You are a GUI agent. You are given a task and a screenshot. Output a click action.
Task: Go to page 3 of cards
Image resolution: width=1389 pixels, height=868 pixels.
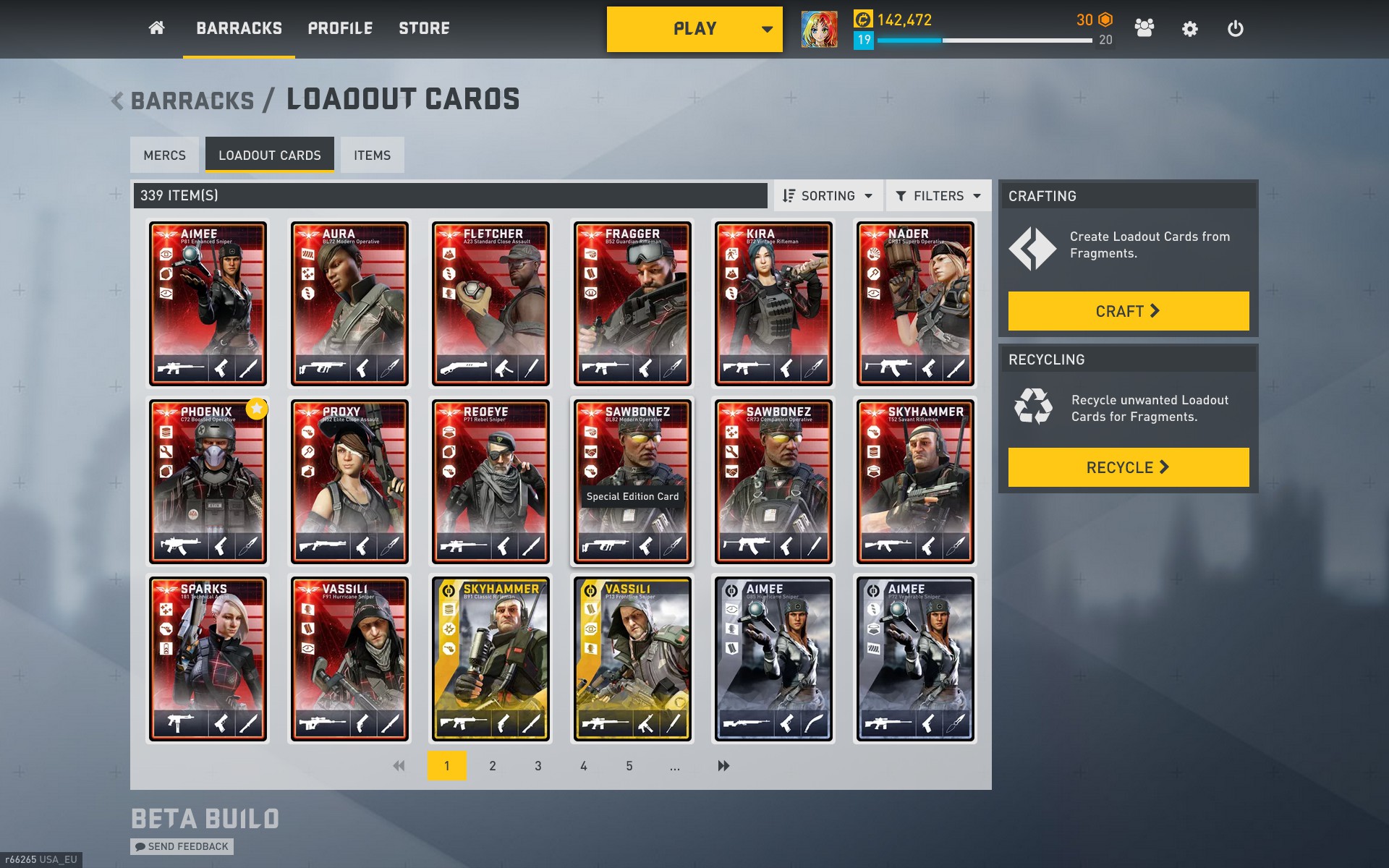point(538,765)
